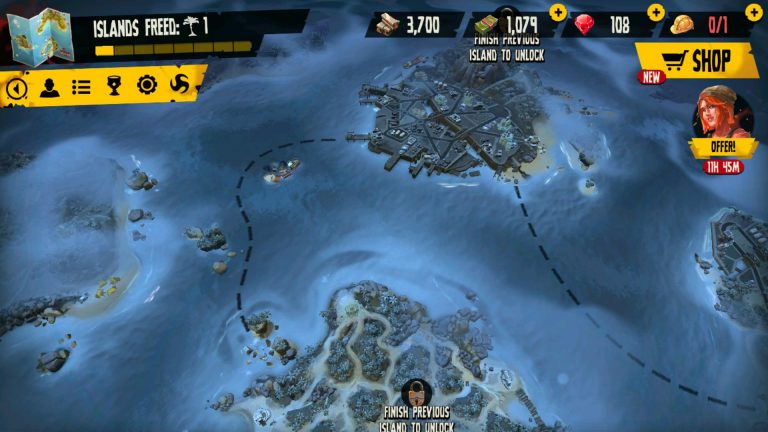Open the trophy achievements icon
Screen dimensions: 768x432
pos(114,87)
